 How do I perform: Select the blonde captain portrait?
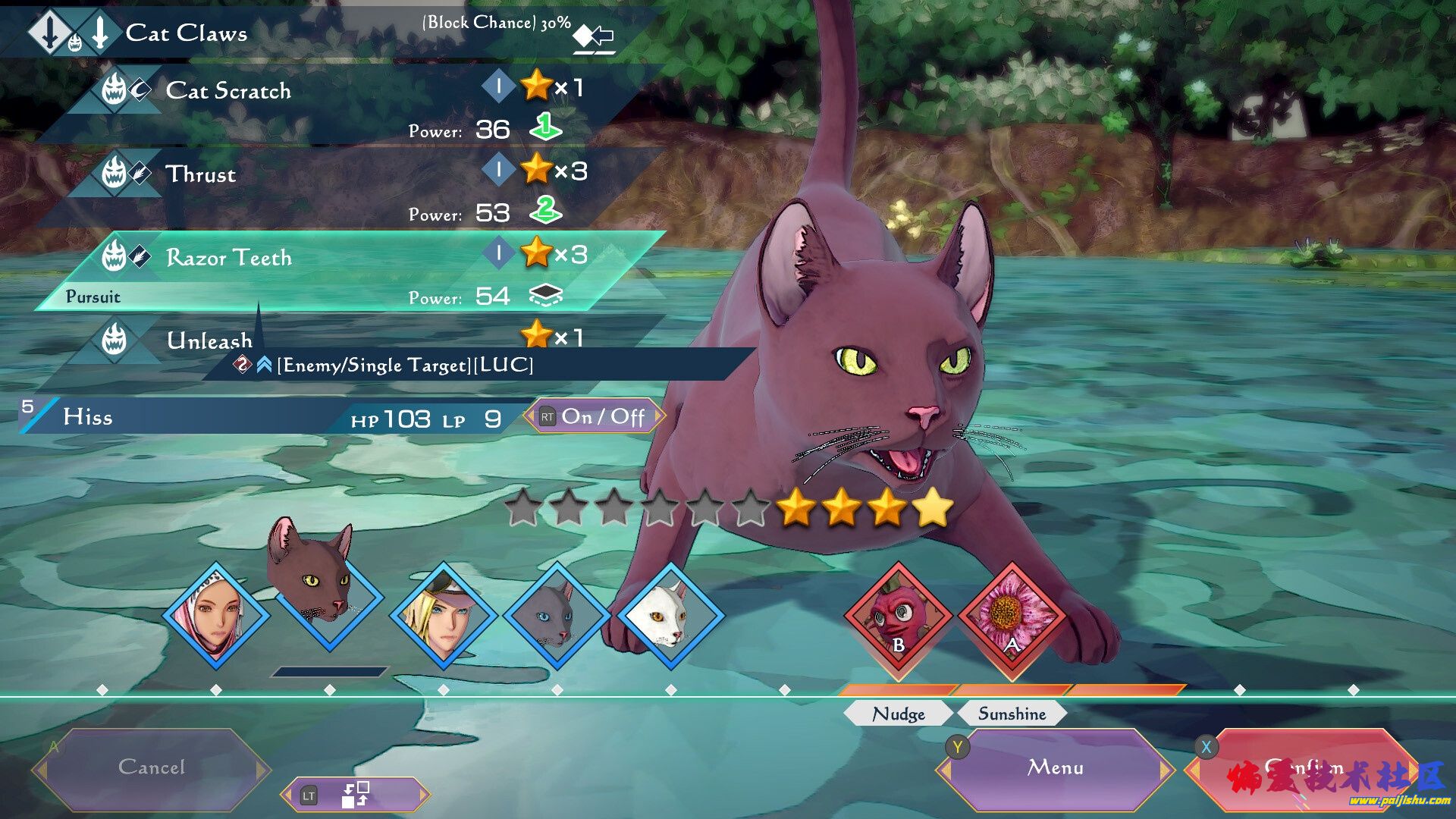tap(444, 616)
